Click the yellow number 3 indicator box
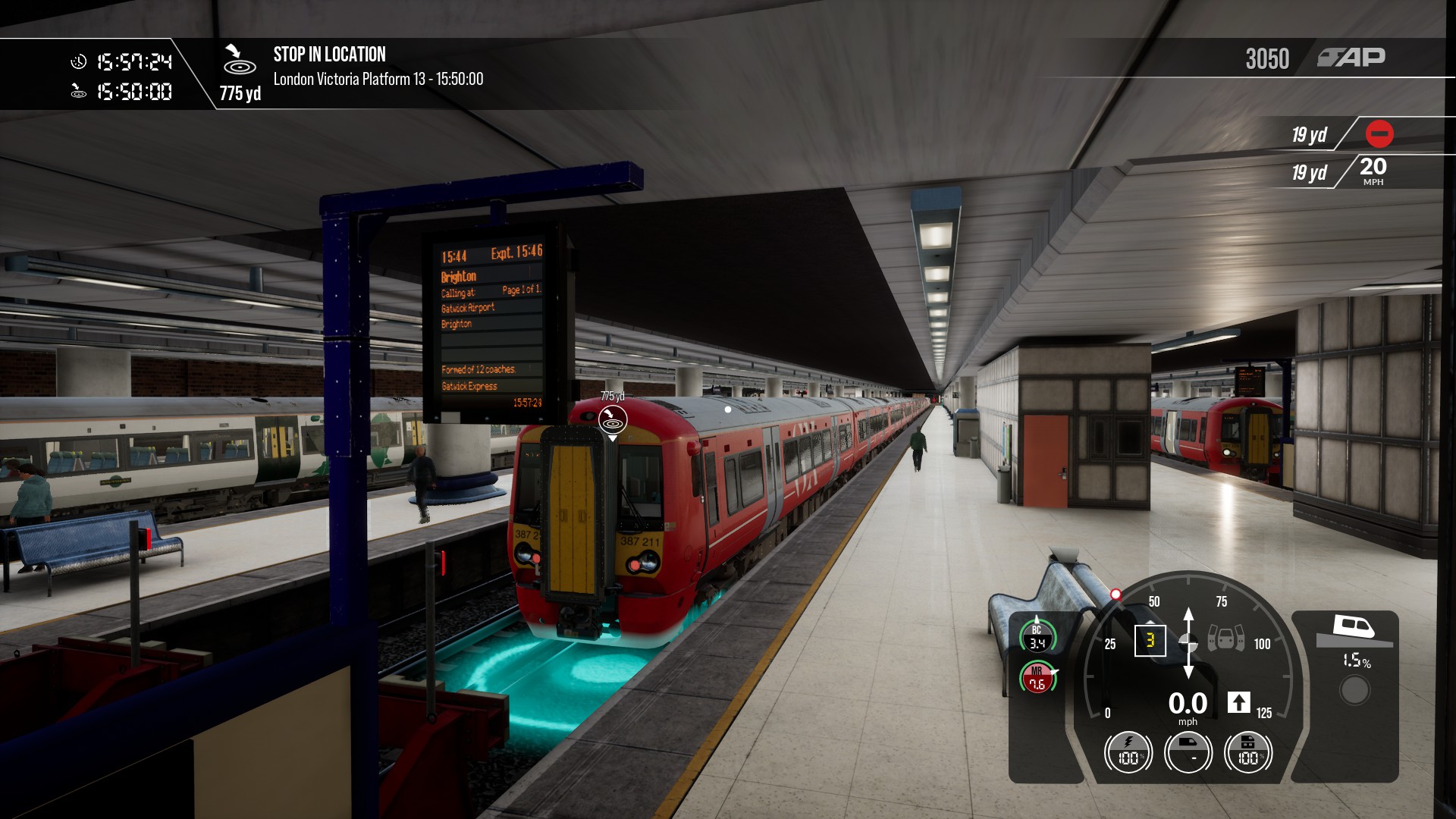Image resolution: width=1456 pixels, height=819 pixels. tap(1150, 640)
